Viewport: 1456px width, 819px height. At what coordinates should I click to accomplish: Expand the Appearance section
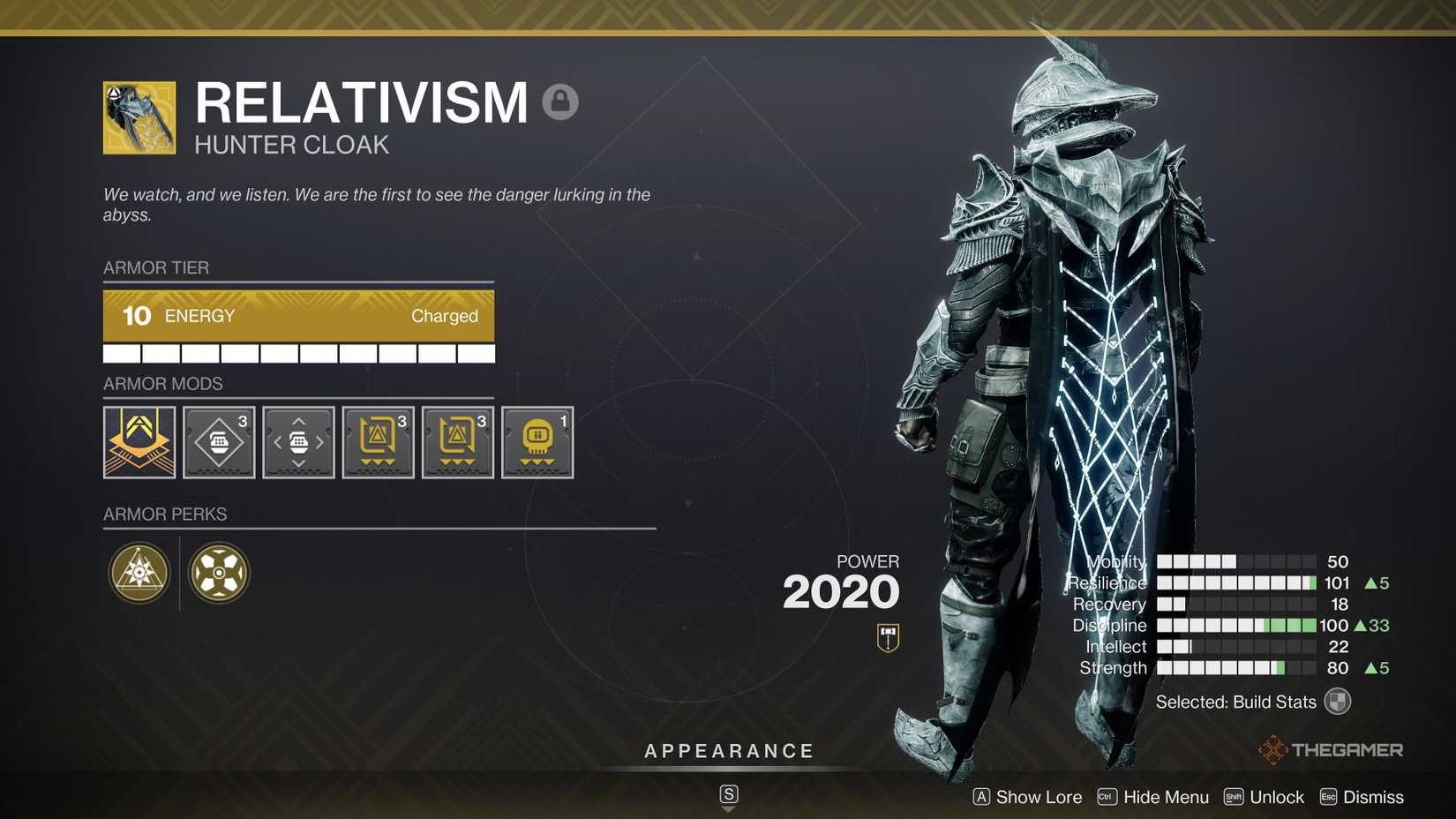coord(728,751)
